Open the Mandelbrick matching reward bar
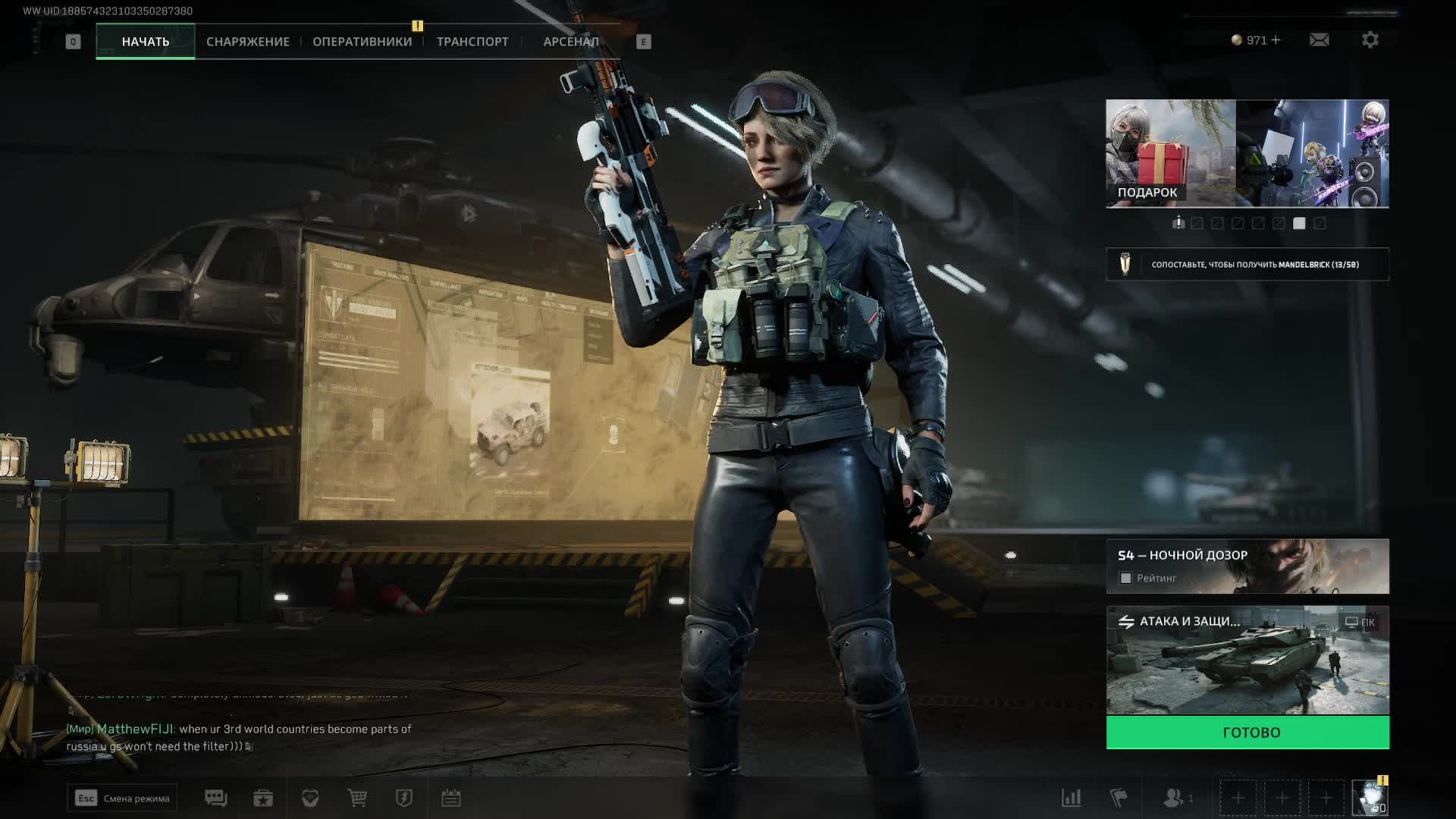Screen dimensions: 1456x819 point(1247,265)
